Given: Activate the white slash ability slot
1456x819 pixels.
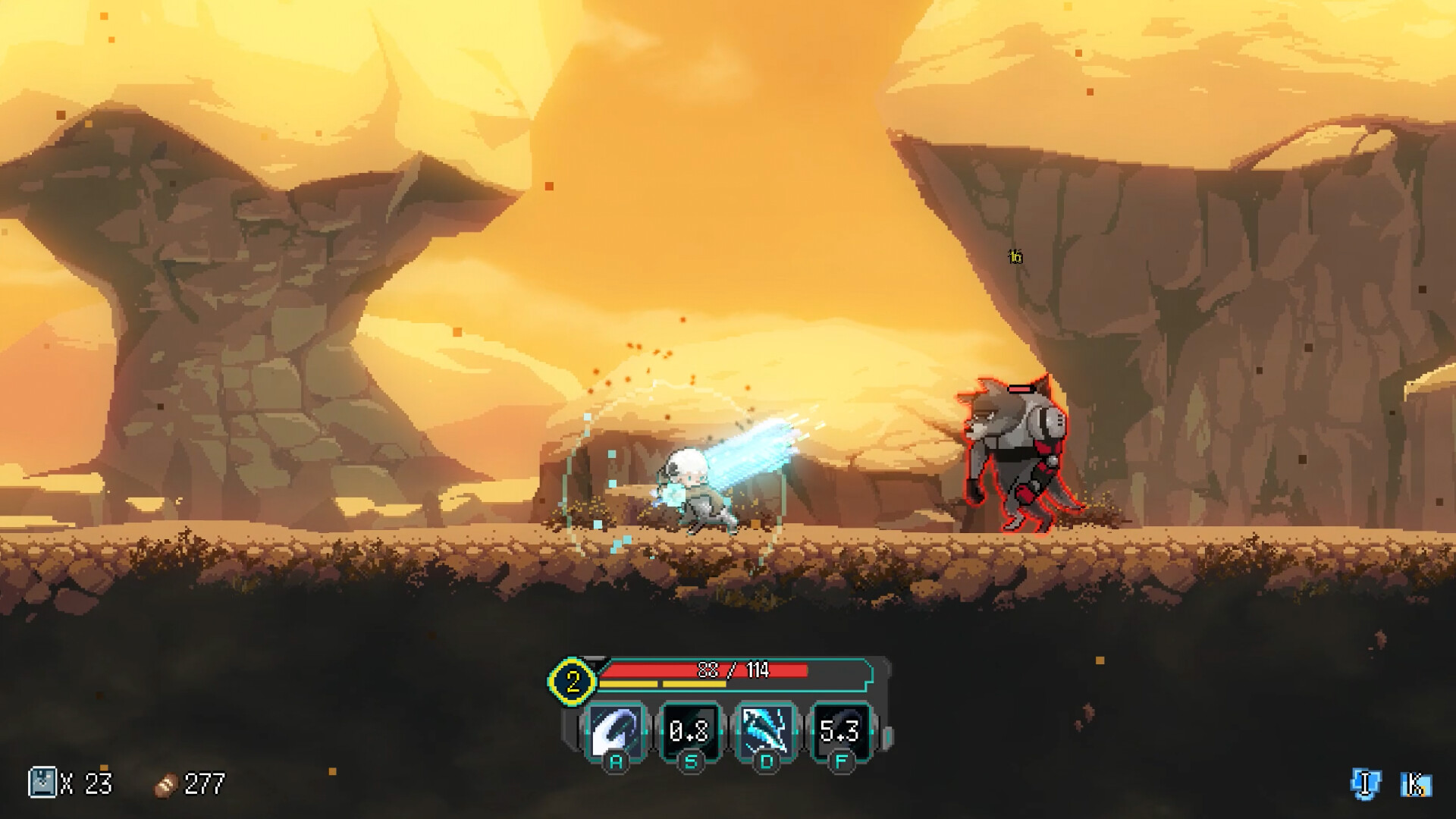Looking at the screenshot, I should [x=616, y=731].
